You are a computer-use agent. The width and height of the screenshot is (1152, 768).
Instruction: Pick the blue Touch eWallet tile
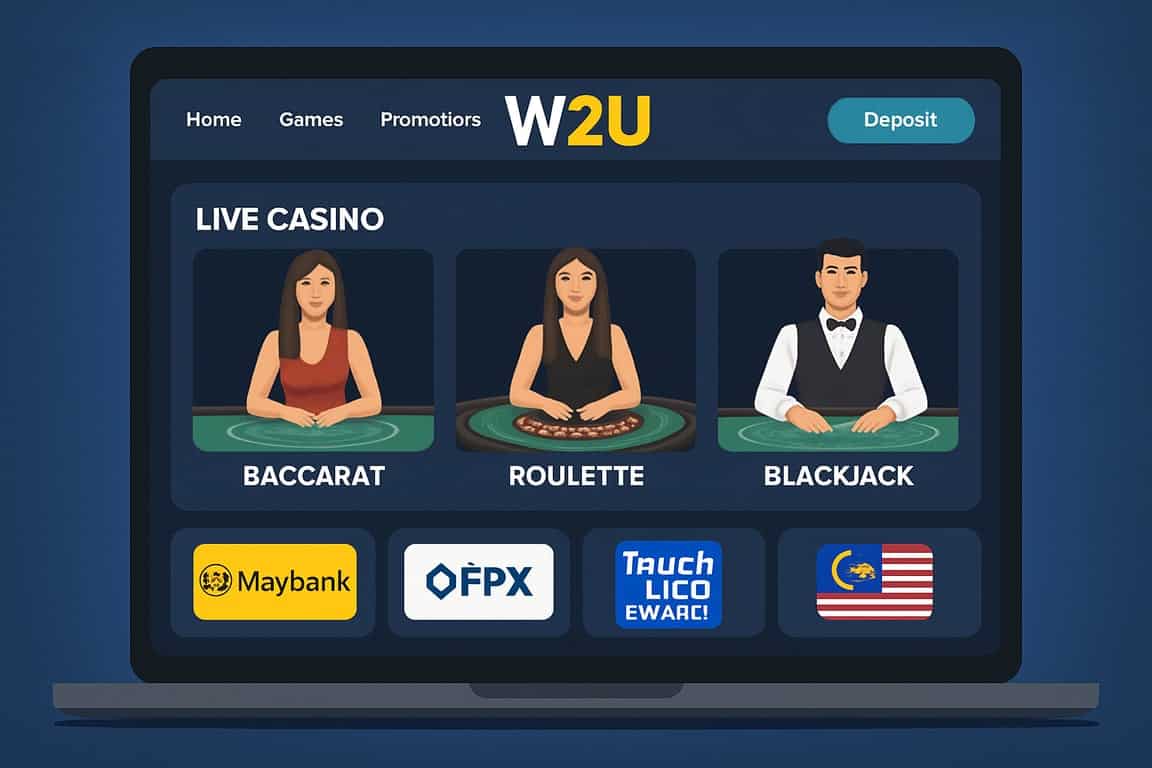point(668,584)
